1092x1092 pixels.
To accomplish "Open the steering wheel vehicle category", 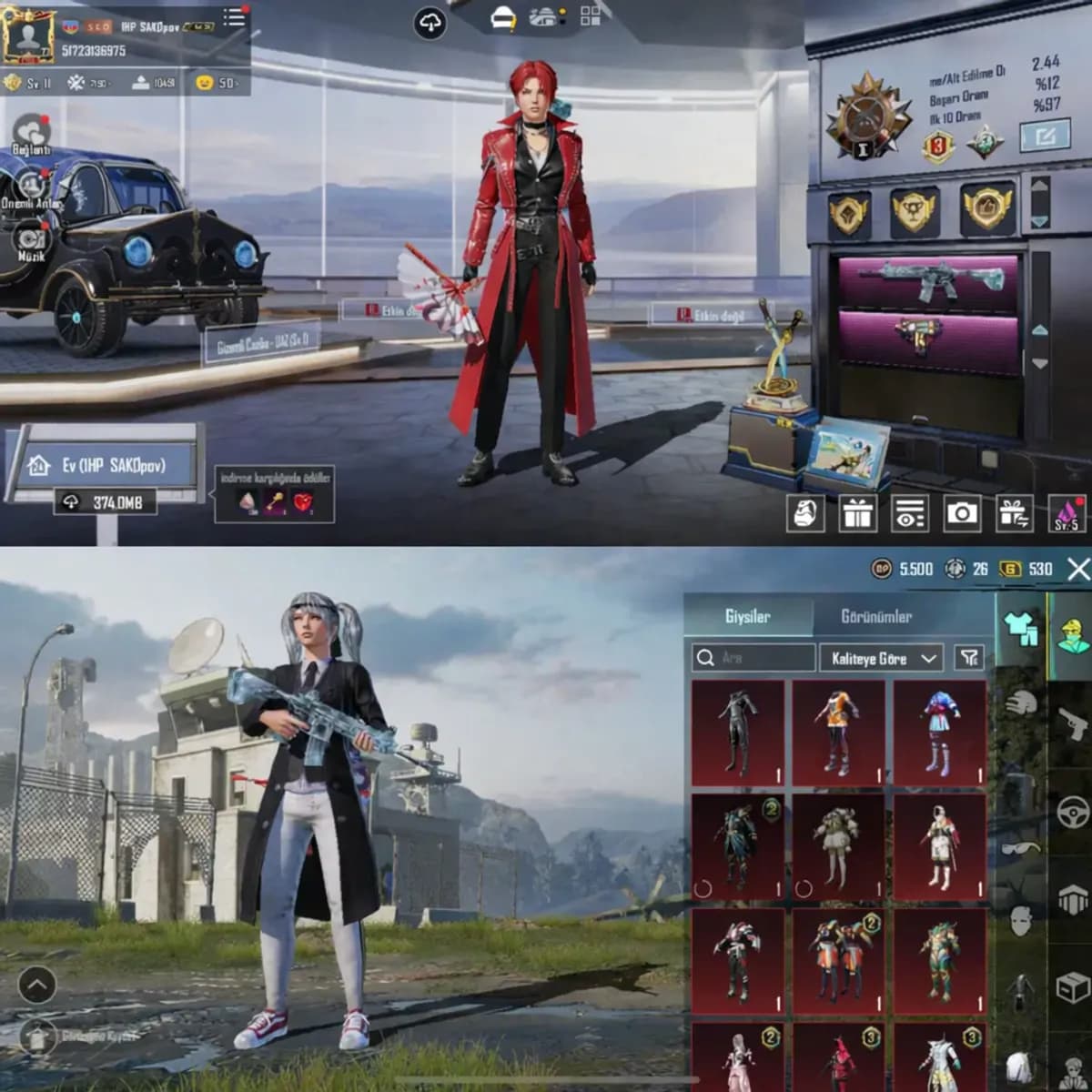I will [x=1073, y=810].
